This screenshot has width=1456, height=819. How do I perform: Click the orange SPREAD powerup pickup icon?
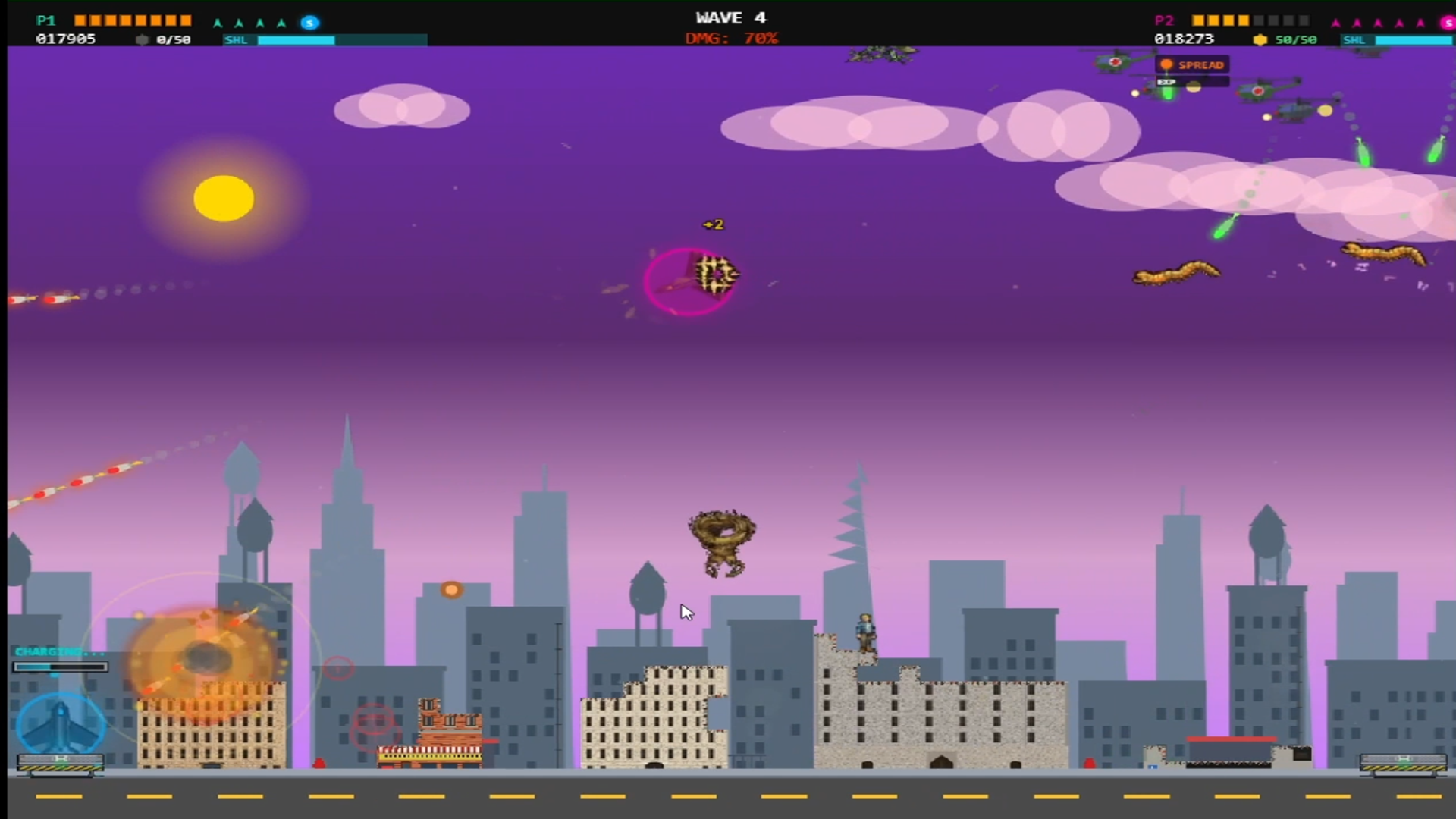(x=1168, y=65)
